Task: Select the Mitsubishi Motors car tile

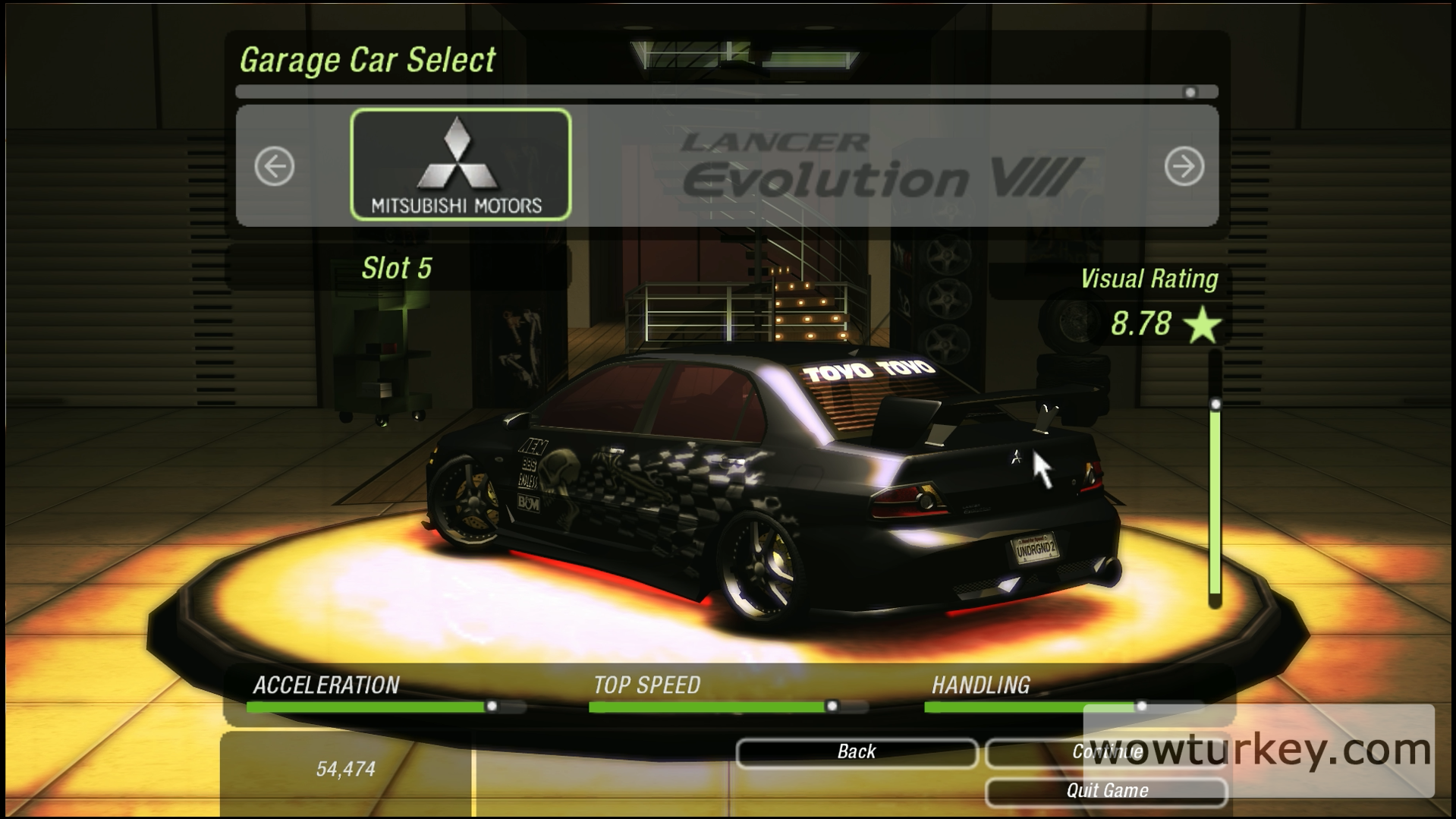Action: pyautogui.click(x=461, y=165)
